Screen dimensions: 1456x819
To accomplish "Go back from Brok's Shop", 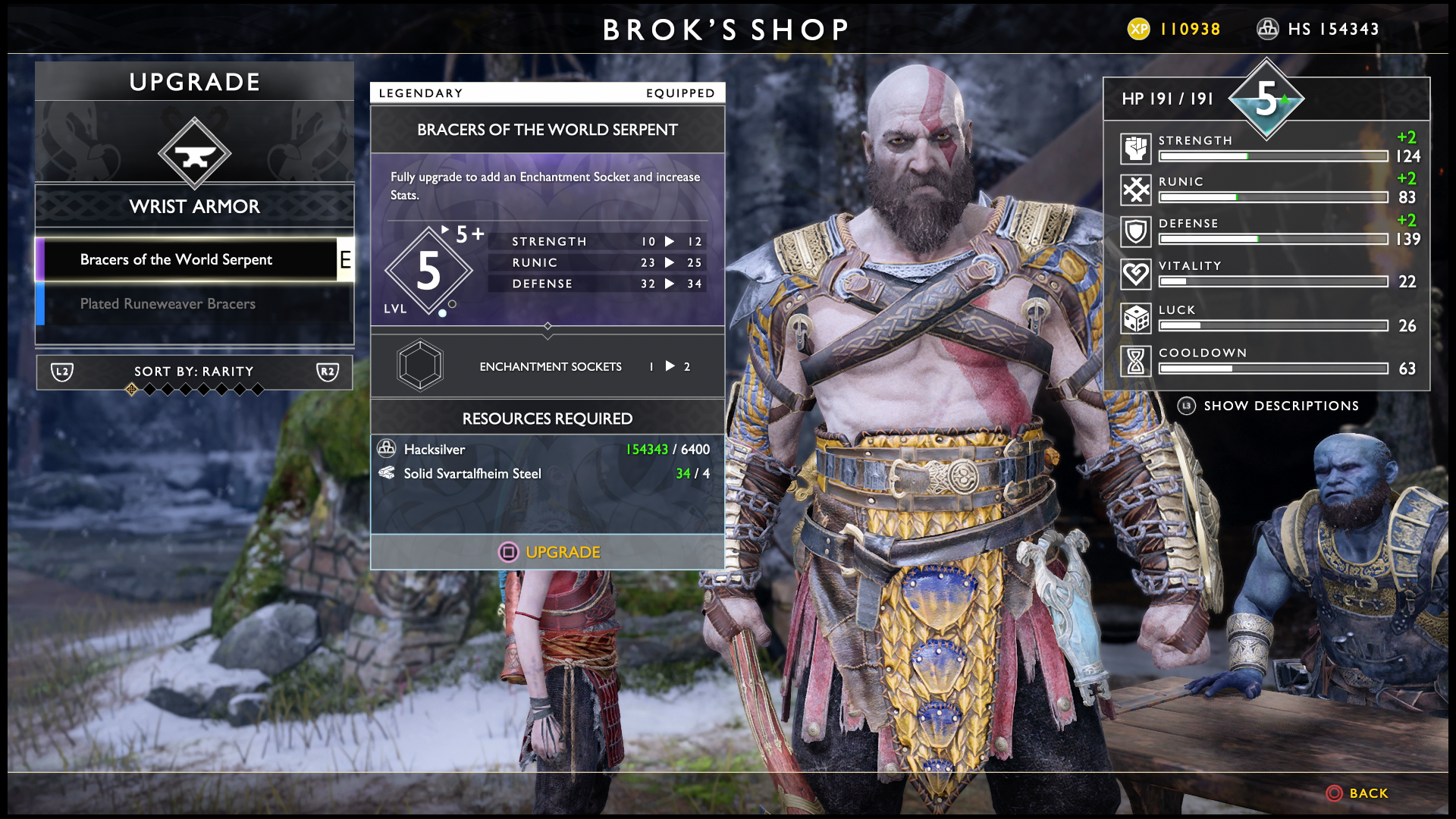I will coord(1357,793).
